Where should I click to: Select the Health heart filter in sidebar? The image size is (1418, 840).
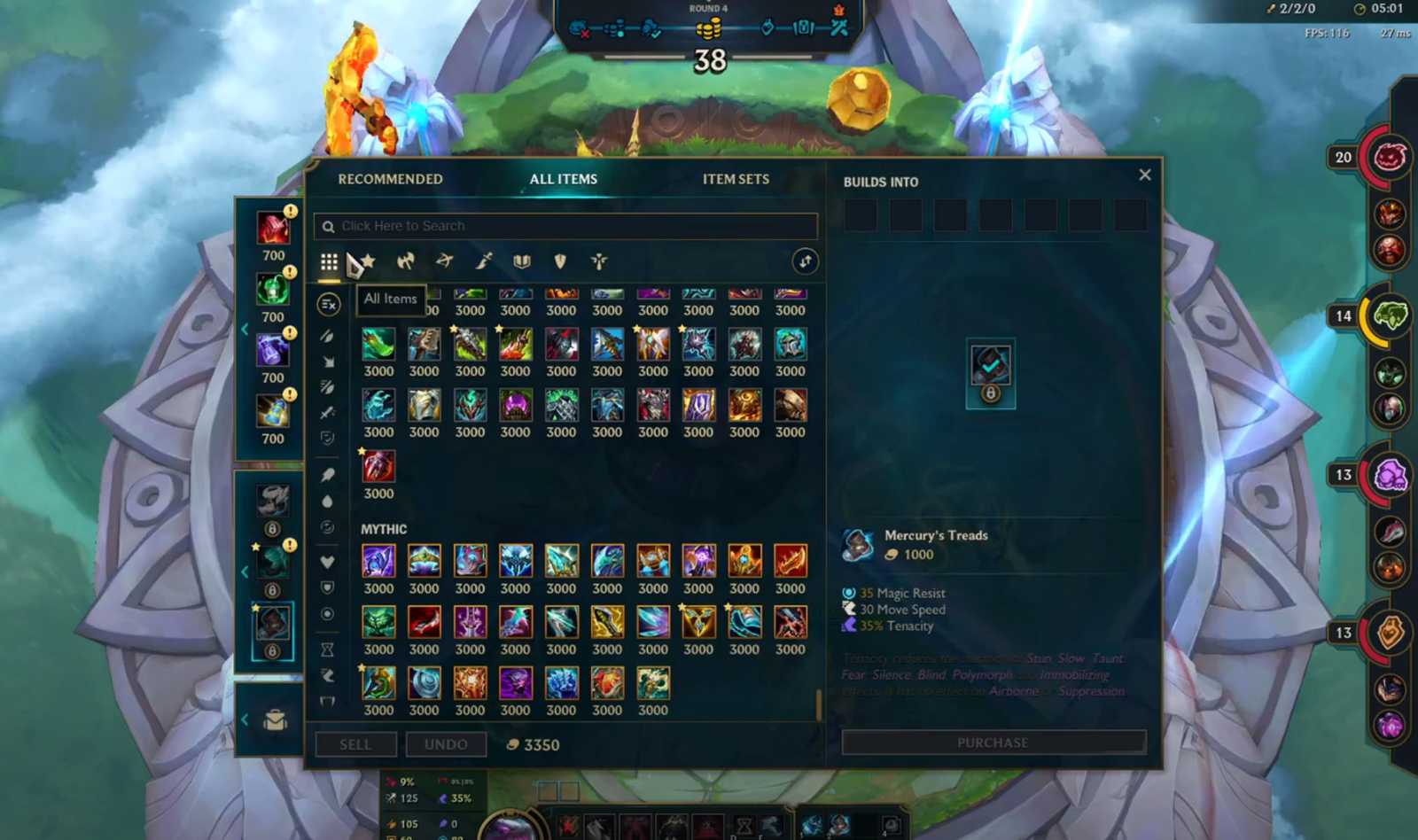click(327, 562)
